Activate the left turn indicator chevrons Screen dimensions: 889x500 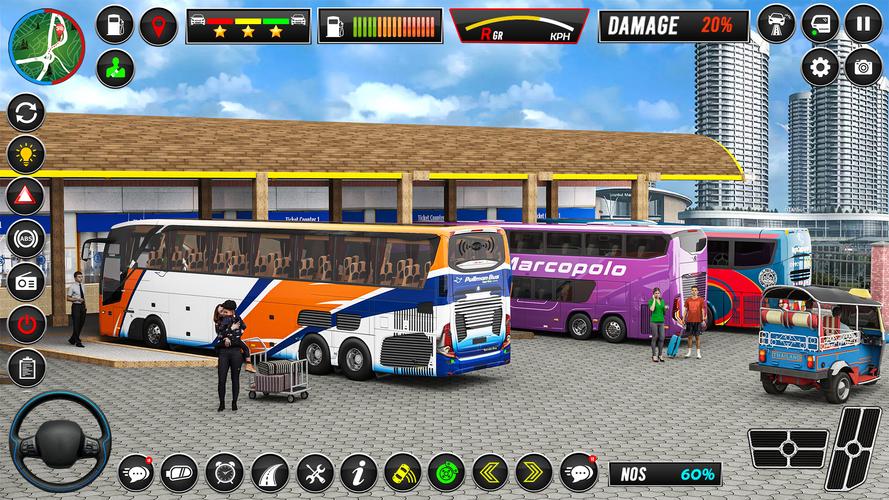490,472
